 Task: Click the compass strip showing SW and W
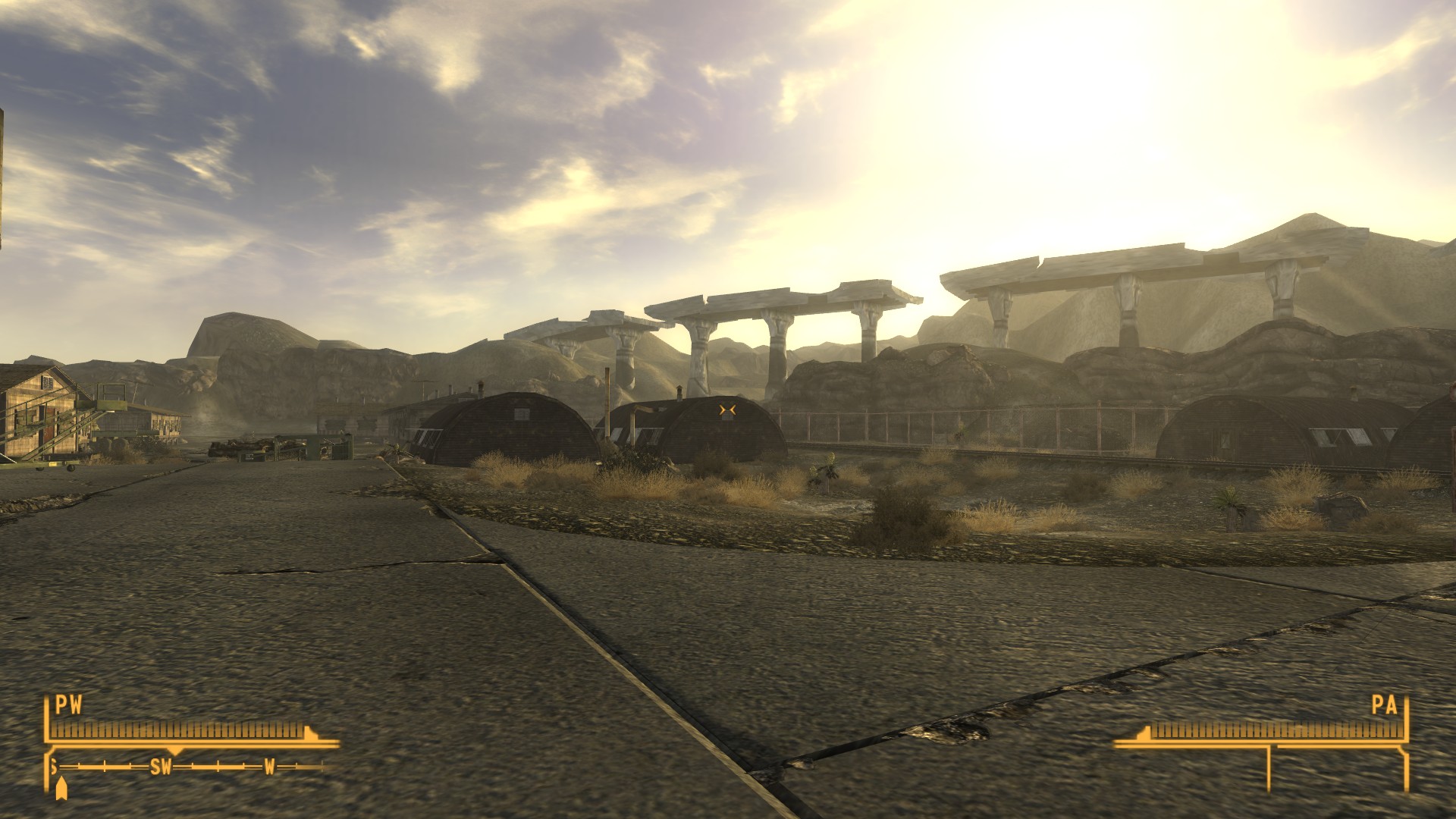coord(190,767)
